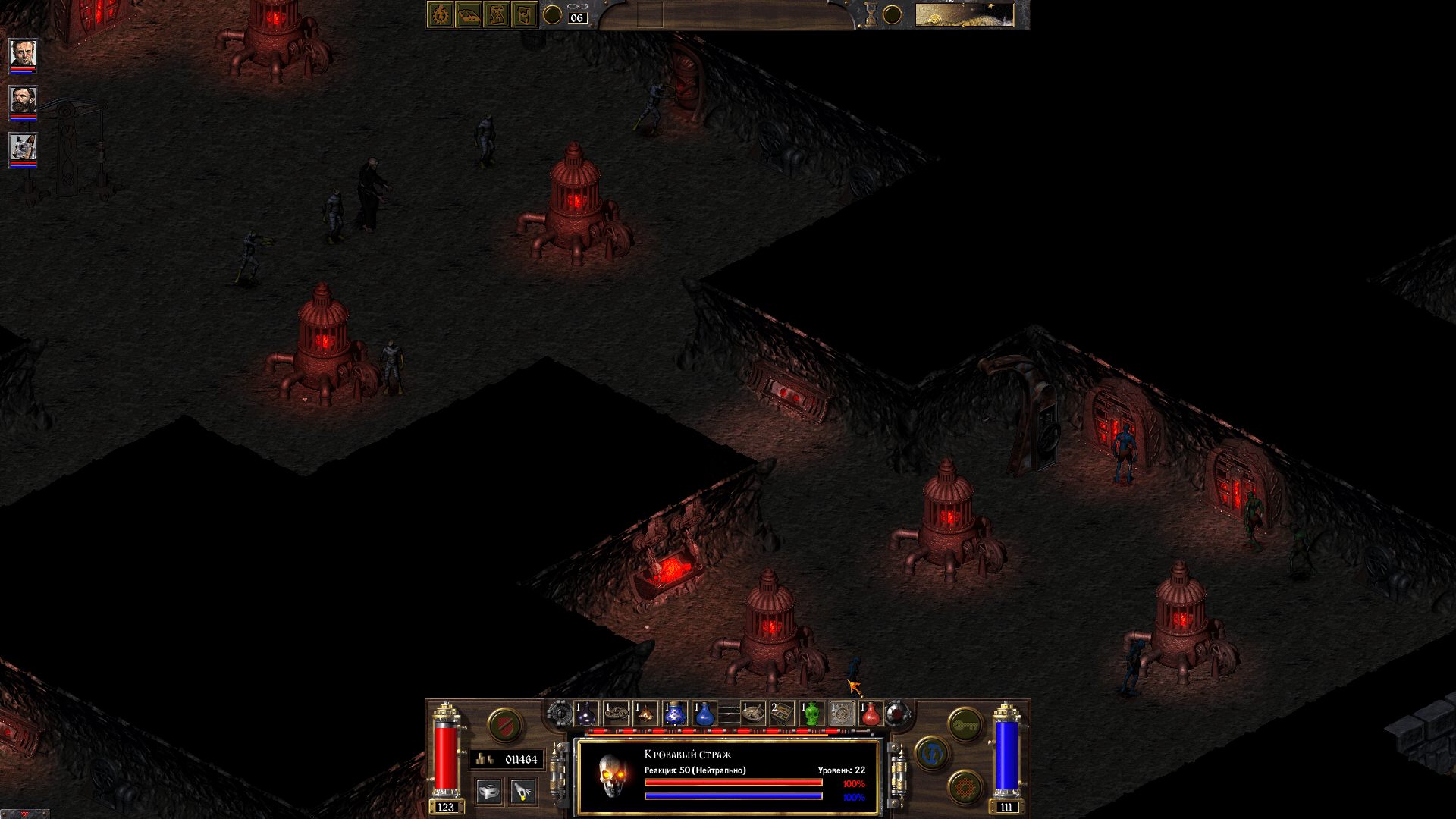Open the character sheet via sun emblem icon
Screen dimensions: 1456x819
(440, 14)
